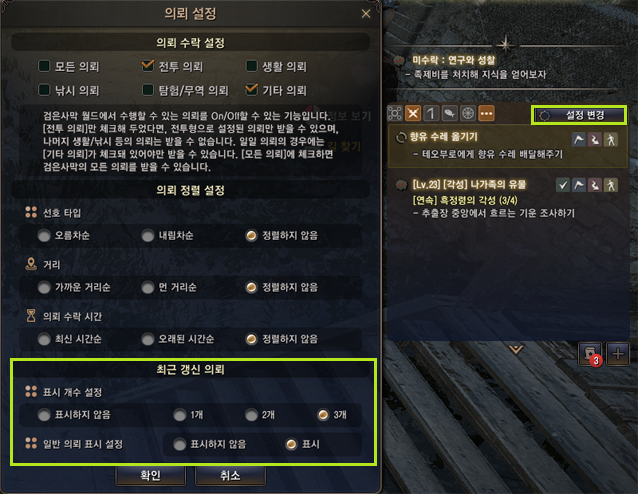
Task: Toggle the 모든 의뢰 checkbox
Action: (45, 67)
